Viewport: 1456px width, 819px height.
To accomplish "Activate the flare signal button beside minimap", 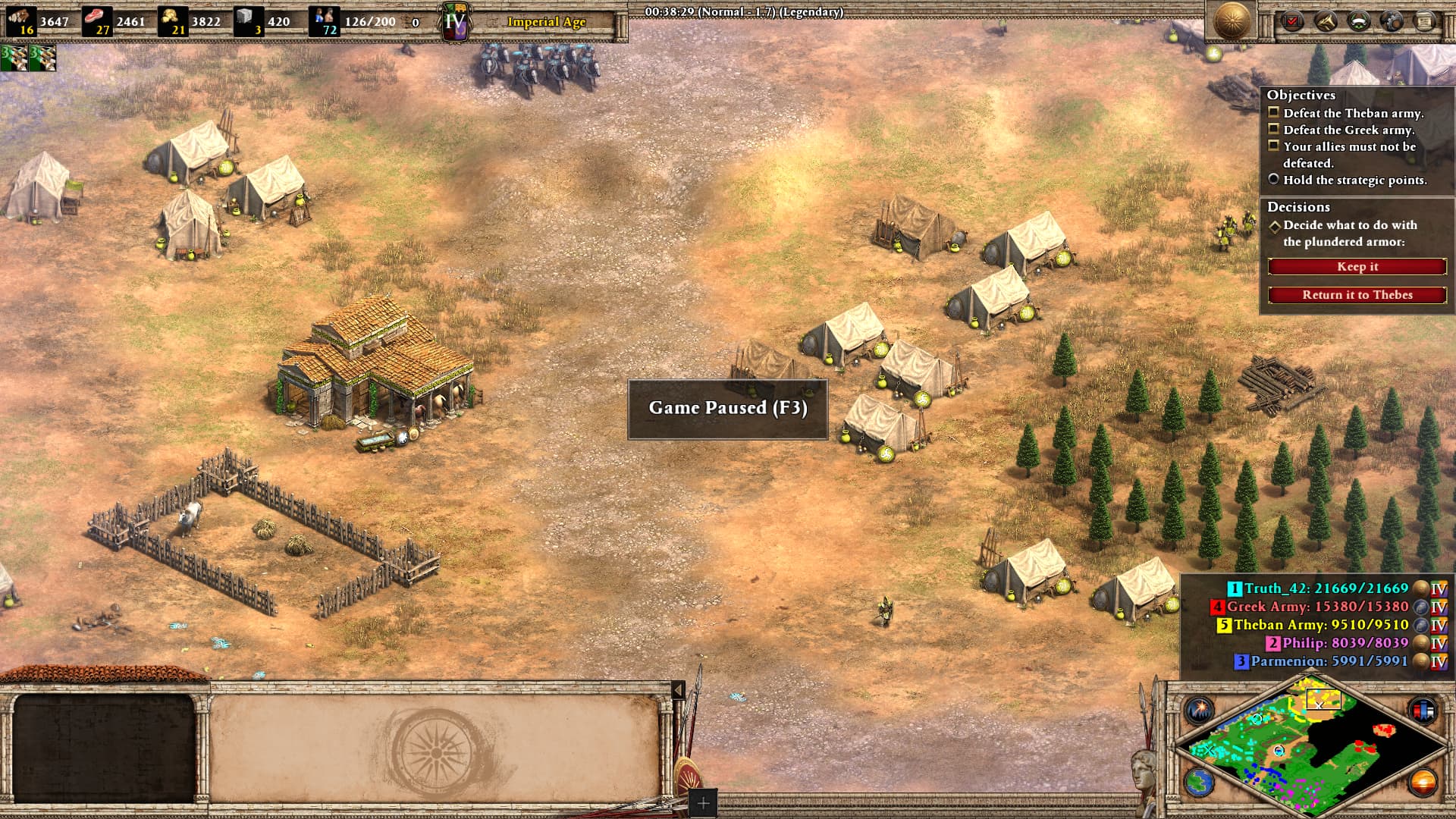I will [x=1199, y=711].
